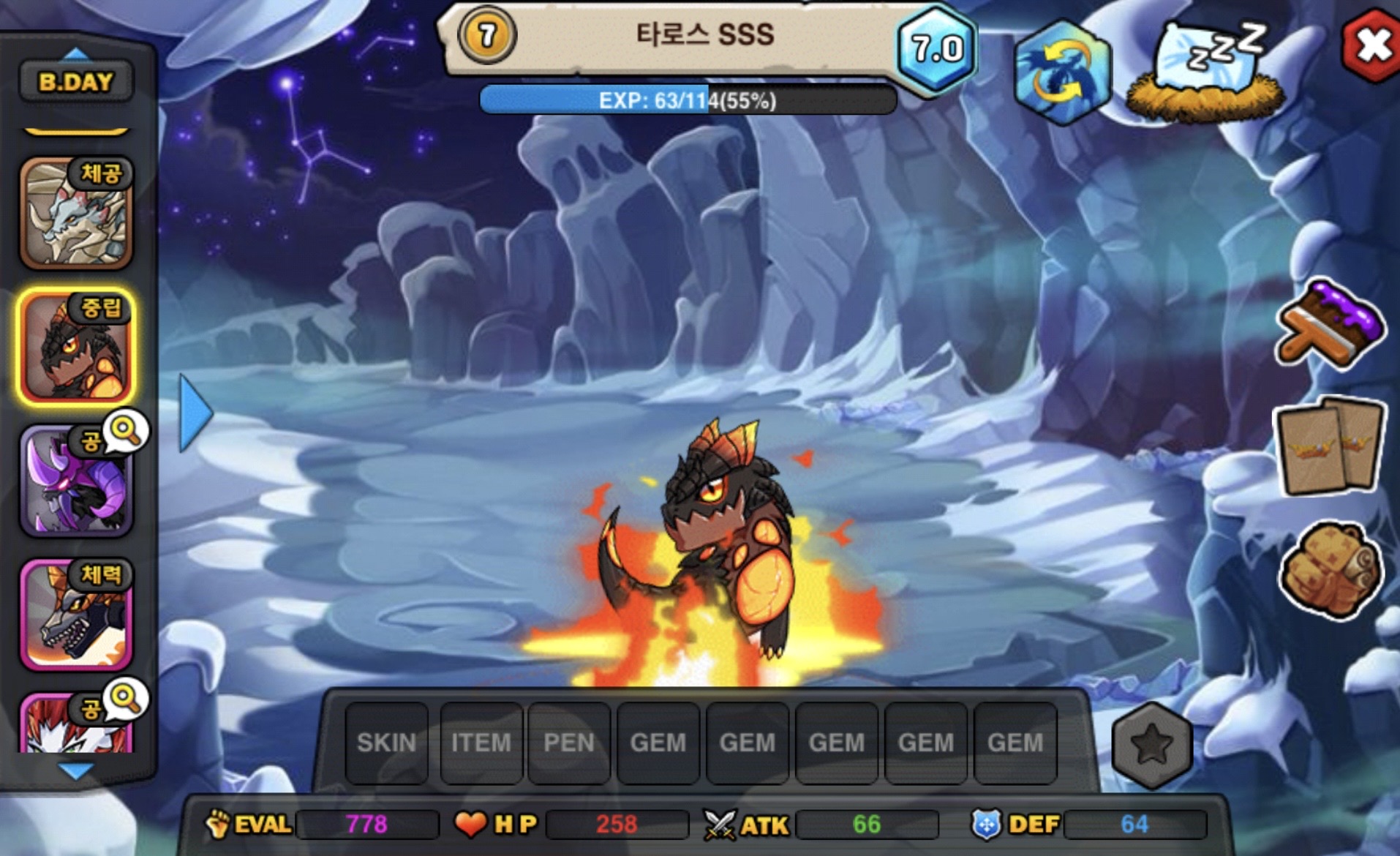Open the dragon swap icon
This screenshot has height=856, width=1400.
pyautogui.click(x=1062, y=72)
